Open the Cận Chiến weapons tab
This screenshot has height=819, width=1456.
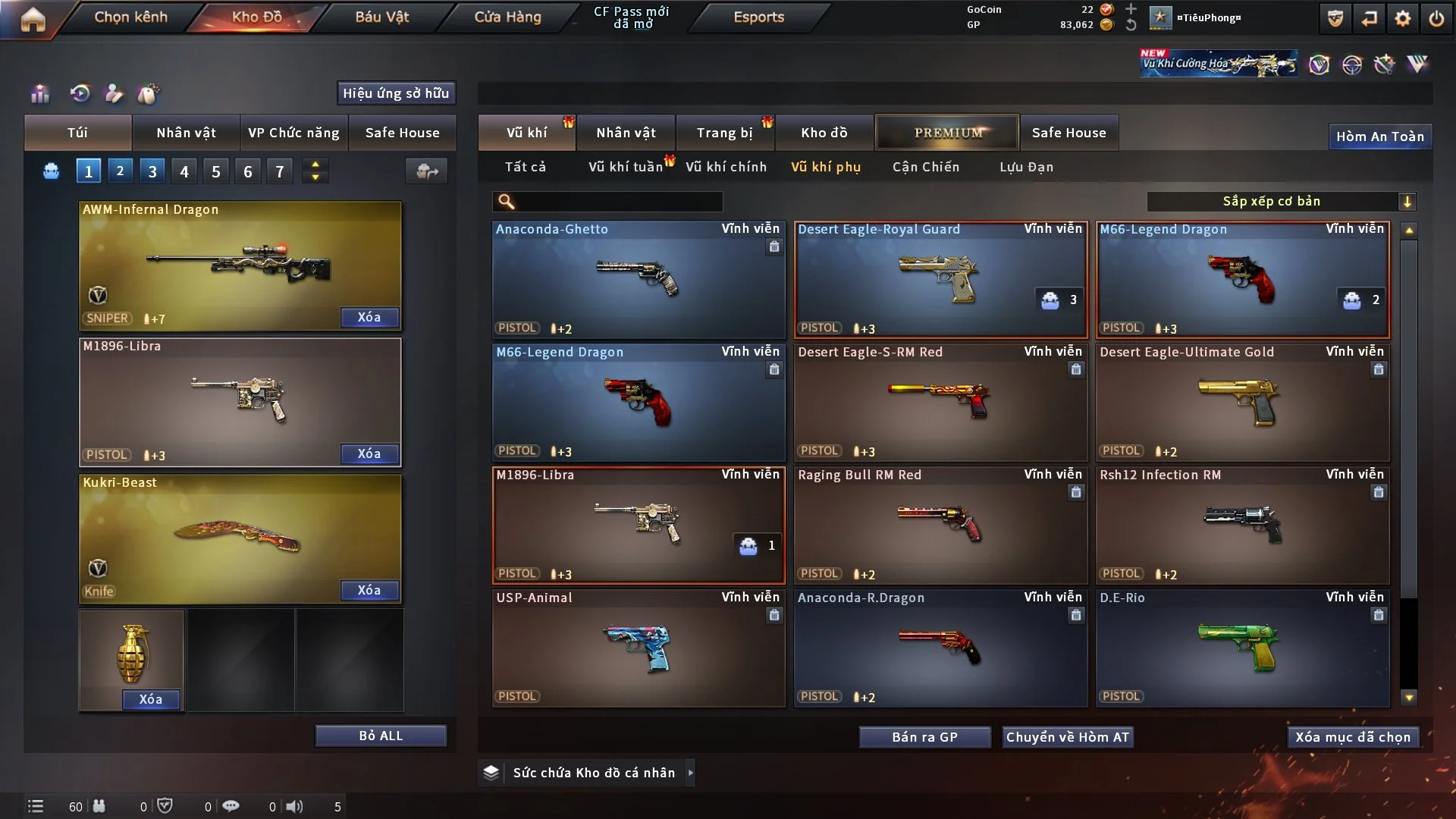[925, 167]
